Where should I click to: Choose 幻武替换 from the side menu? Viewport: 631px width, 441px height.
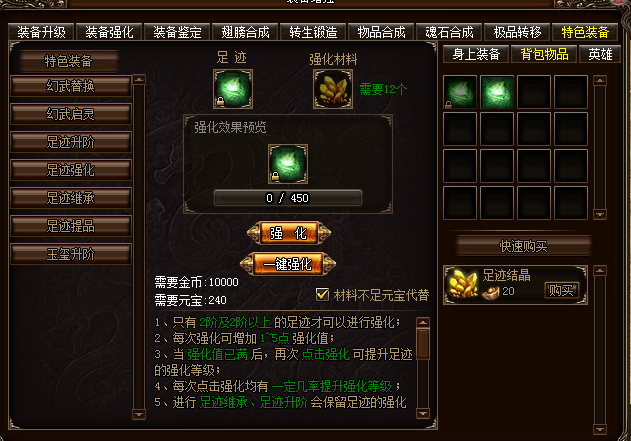click(x=71, y=86)
